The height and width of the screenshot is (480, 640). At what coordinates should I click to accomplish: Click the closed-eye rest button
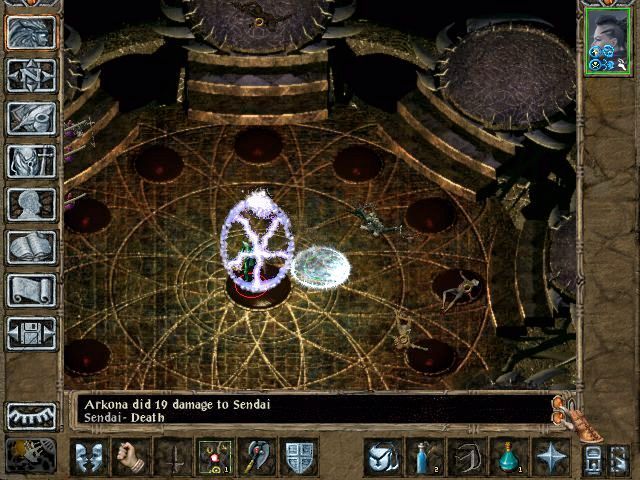tap(31, 415)
